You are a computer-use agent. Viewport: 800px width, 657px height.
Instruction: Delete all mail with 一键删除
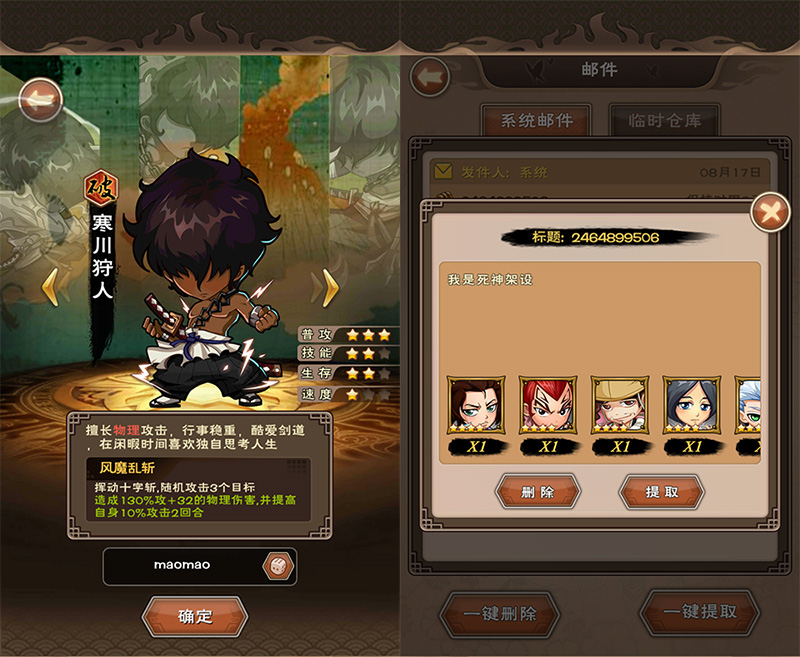coord(499,613)
